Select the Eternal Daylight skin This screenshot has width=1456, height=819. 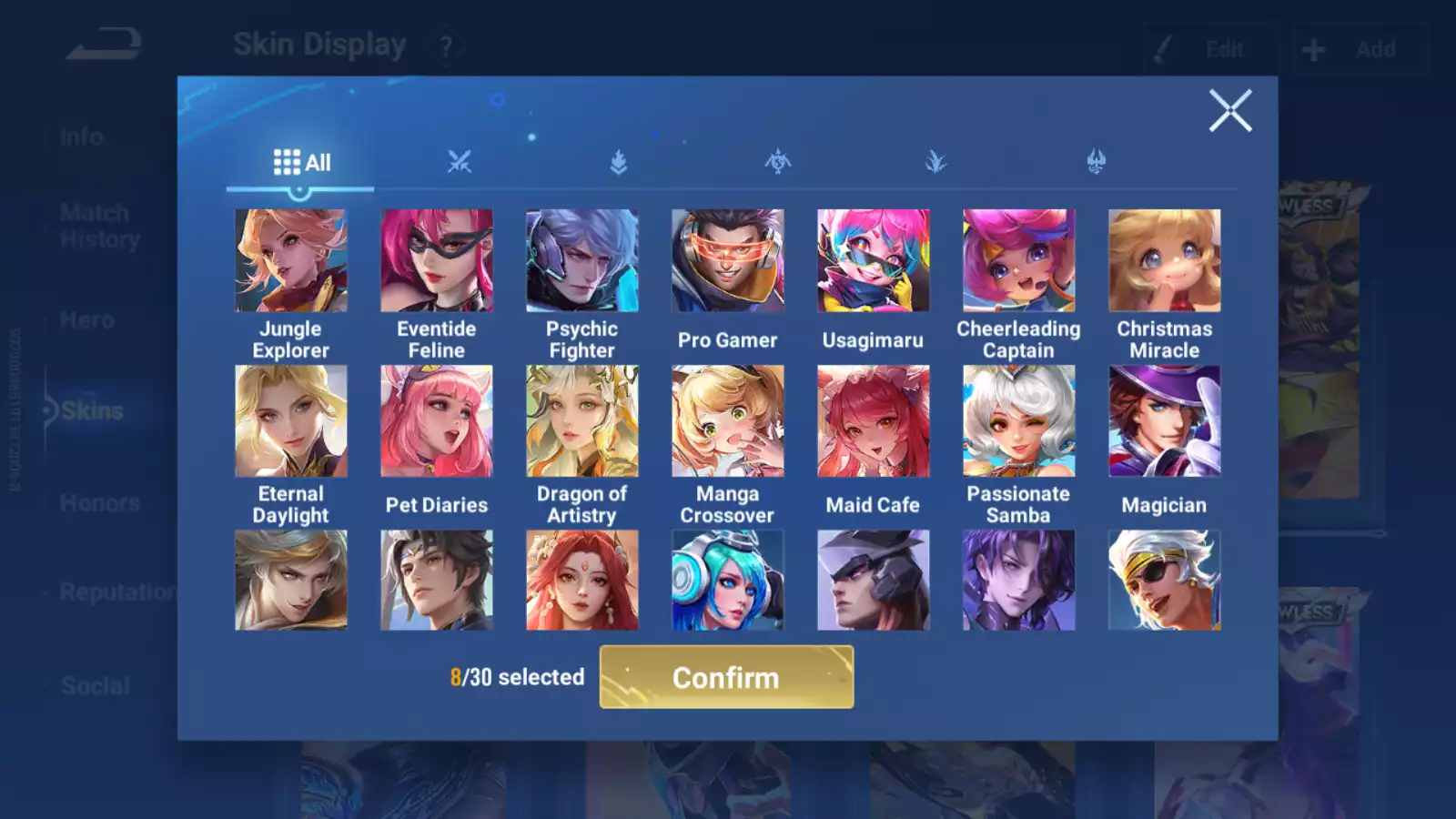tap(291, 421)
